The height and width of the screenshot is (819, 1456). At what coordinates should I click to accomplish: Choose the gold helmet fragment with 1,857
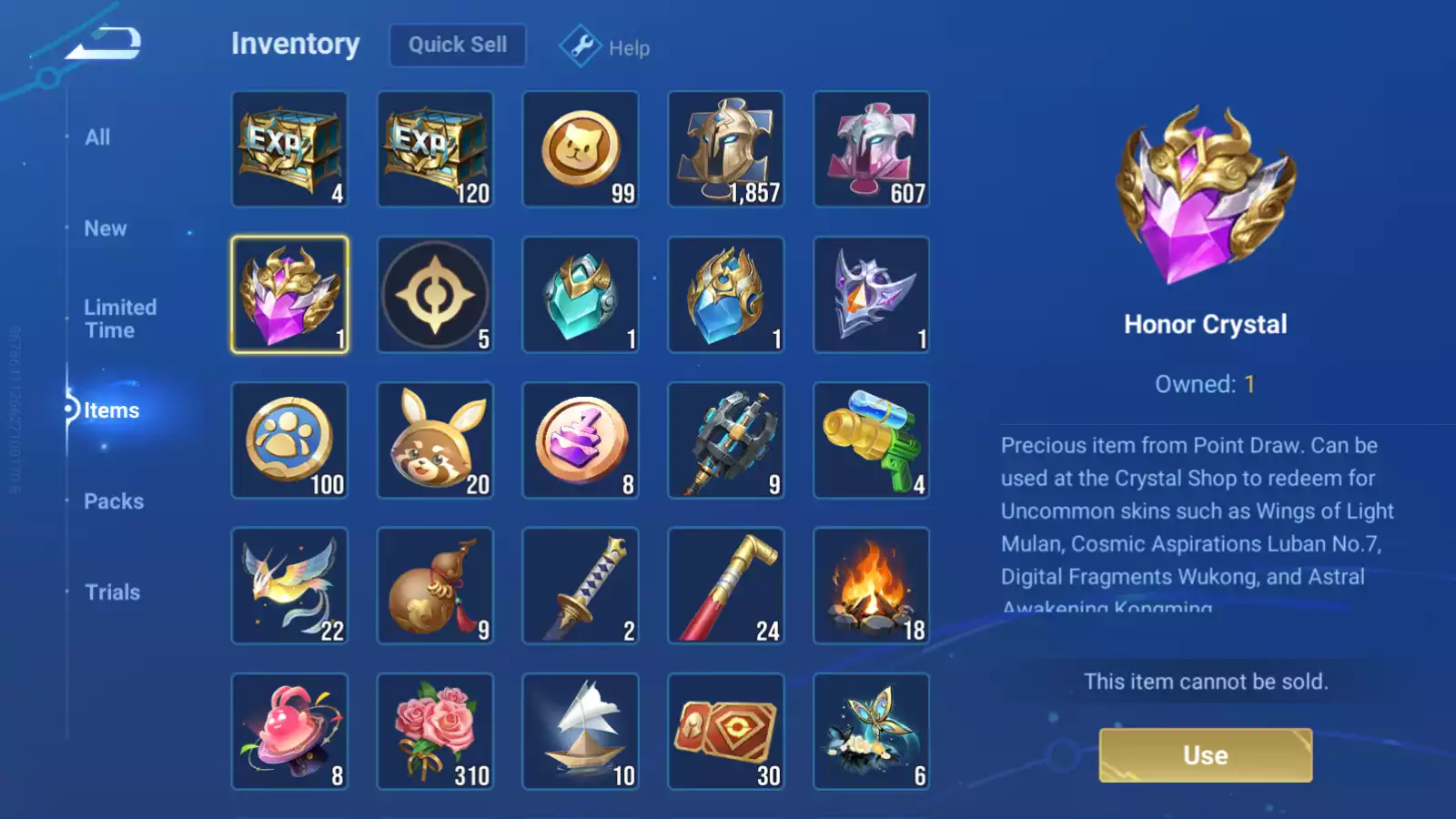[726, 149]
